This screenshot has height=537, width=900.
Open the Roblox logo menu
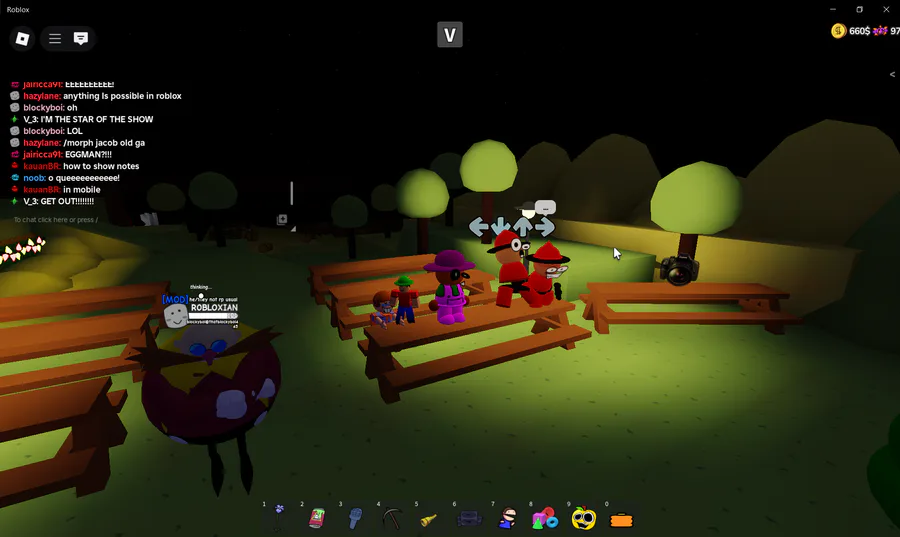(22, 39)
